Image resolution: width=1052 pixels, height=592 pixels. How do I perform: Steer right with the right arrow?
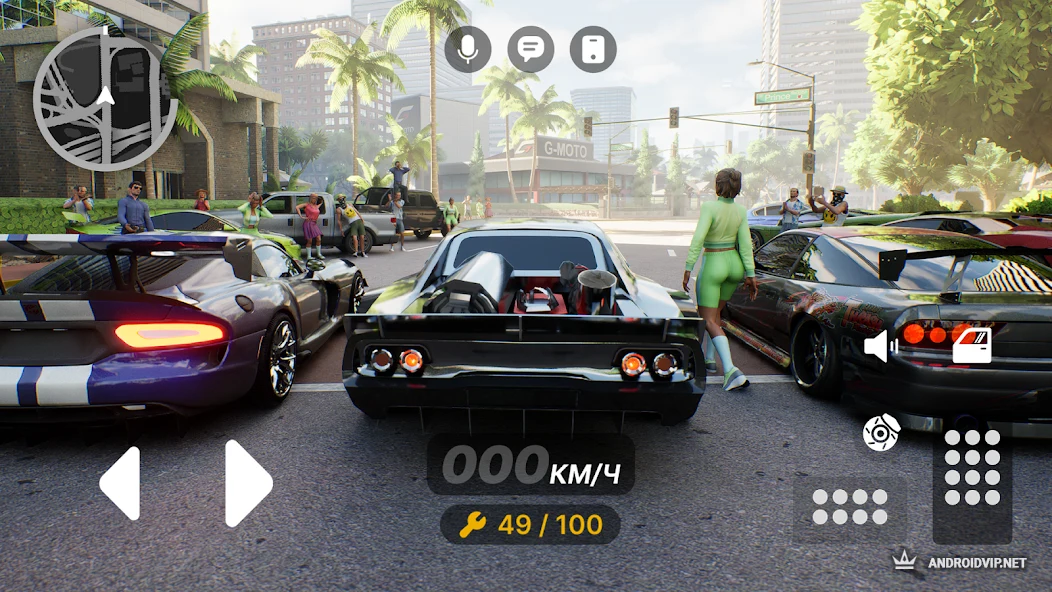point(247,483)
